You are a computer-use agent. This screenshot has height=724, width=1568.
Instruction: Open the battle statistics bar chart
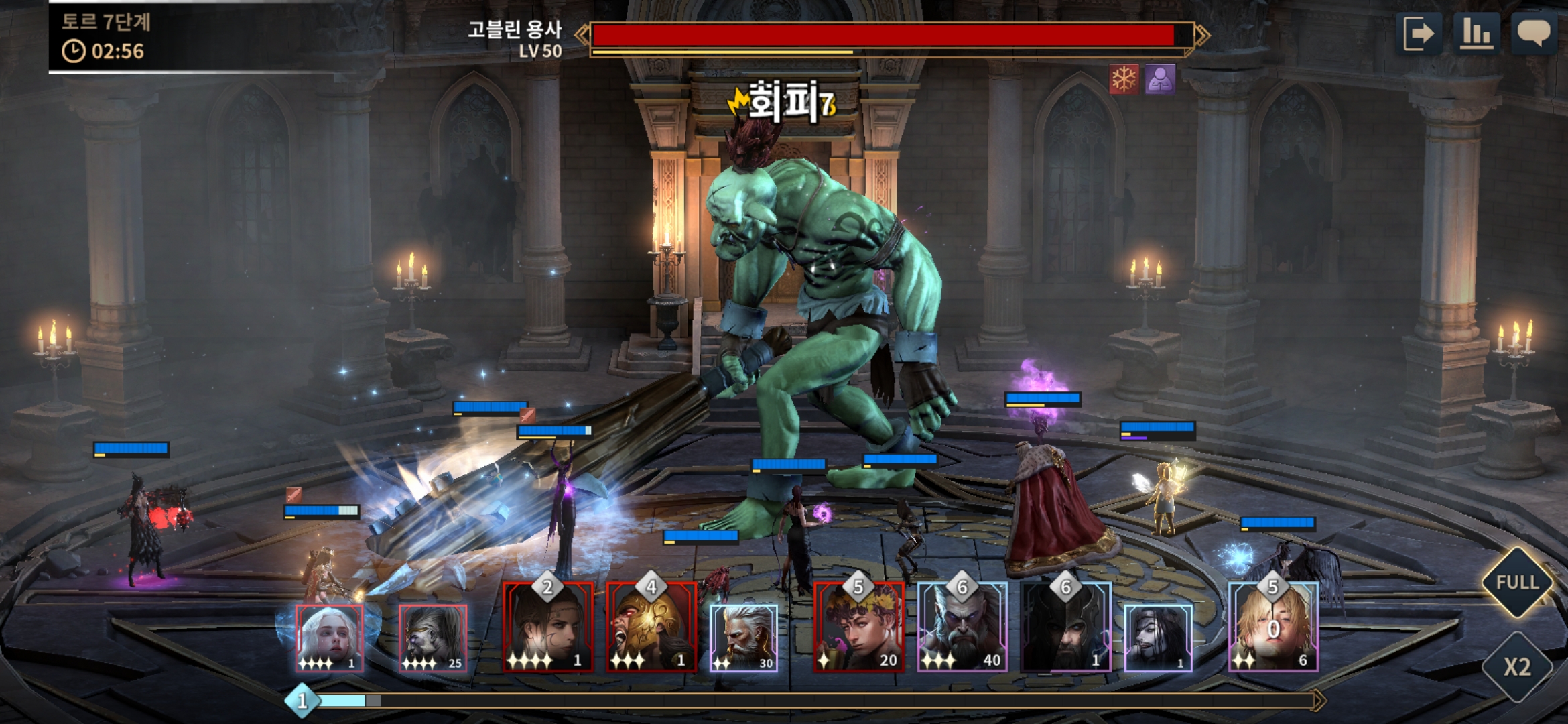1476,33
